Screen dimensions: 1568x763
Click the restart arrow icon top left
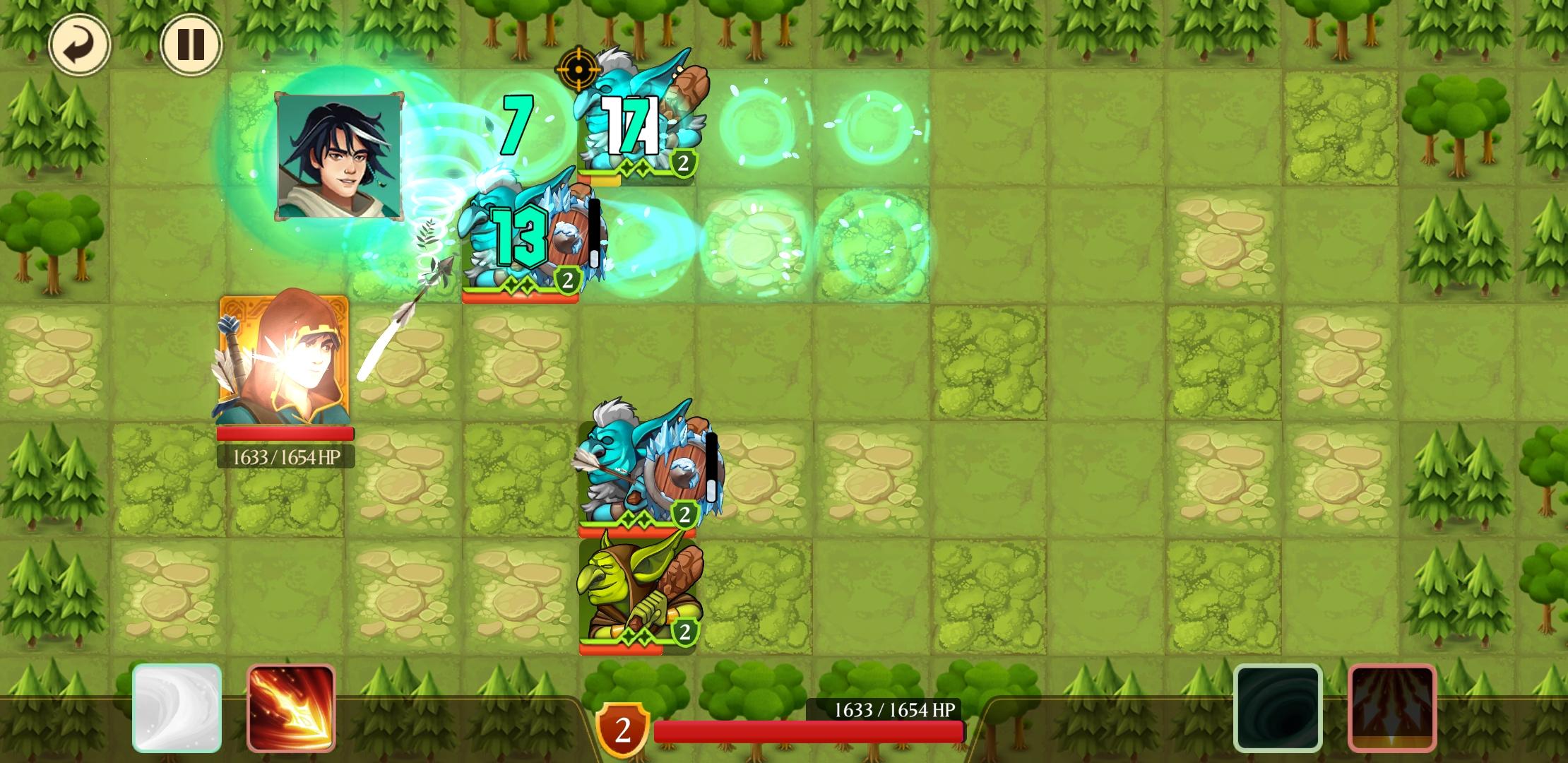(80, 44)
